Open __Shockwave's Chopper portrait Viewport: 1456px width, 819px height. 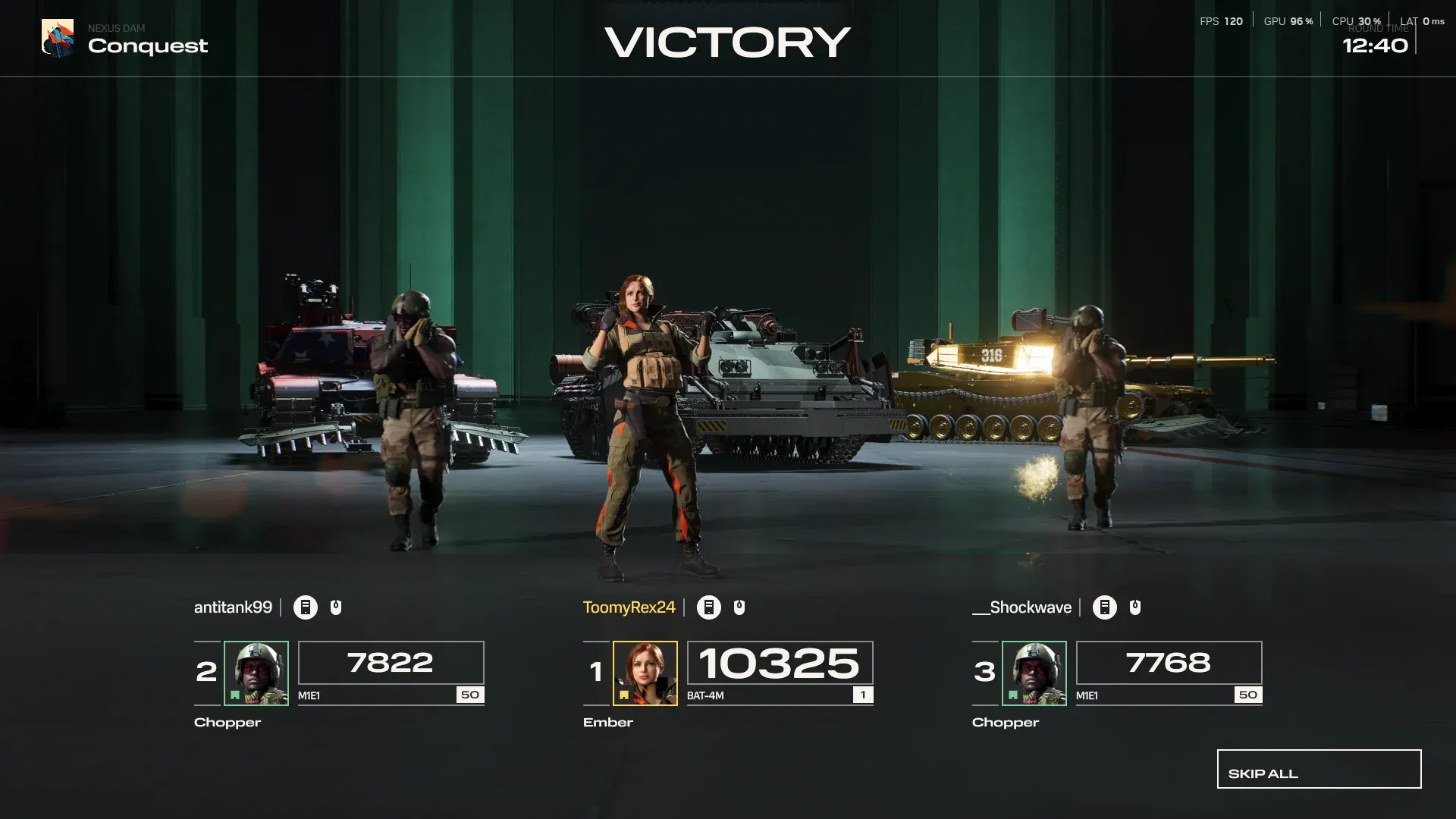coord(1034,673)
